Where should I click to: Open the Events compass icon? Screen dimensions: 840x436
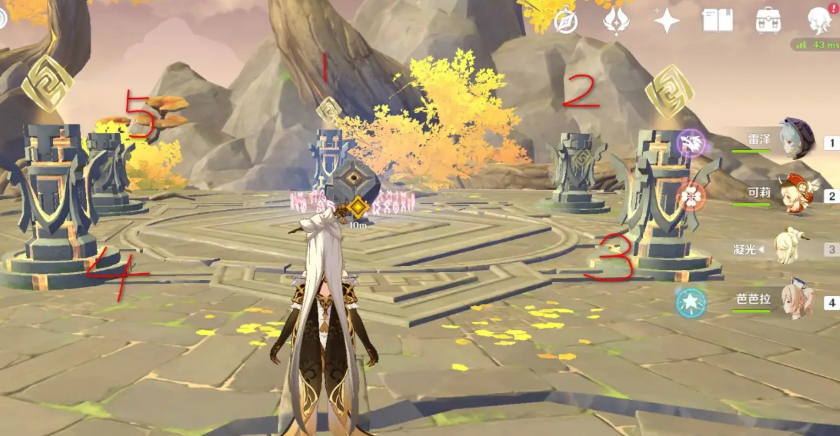pyautogui.click(x=566, y=20)
